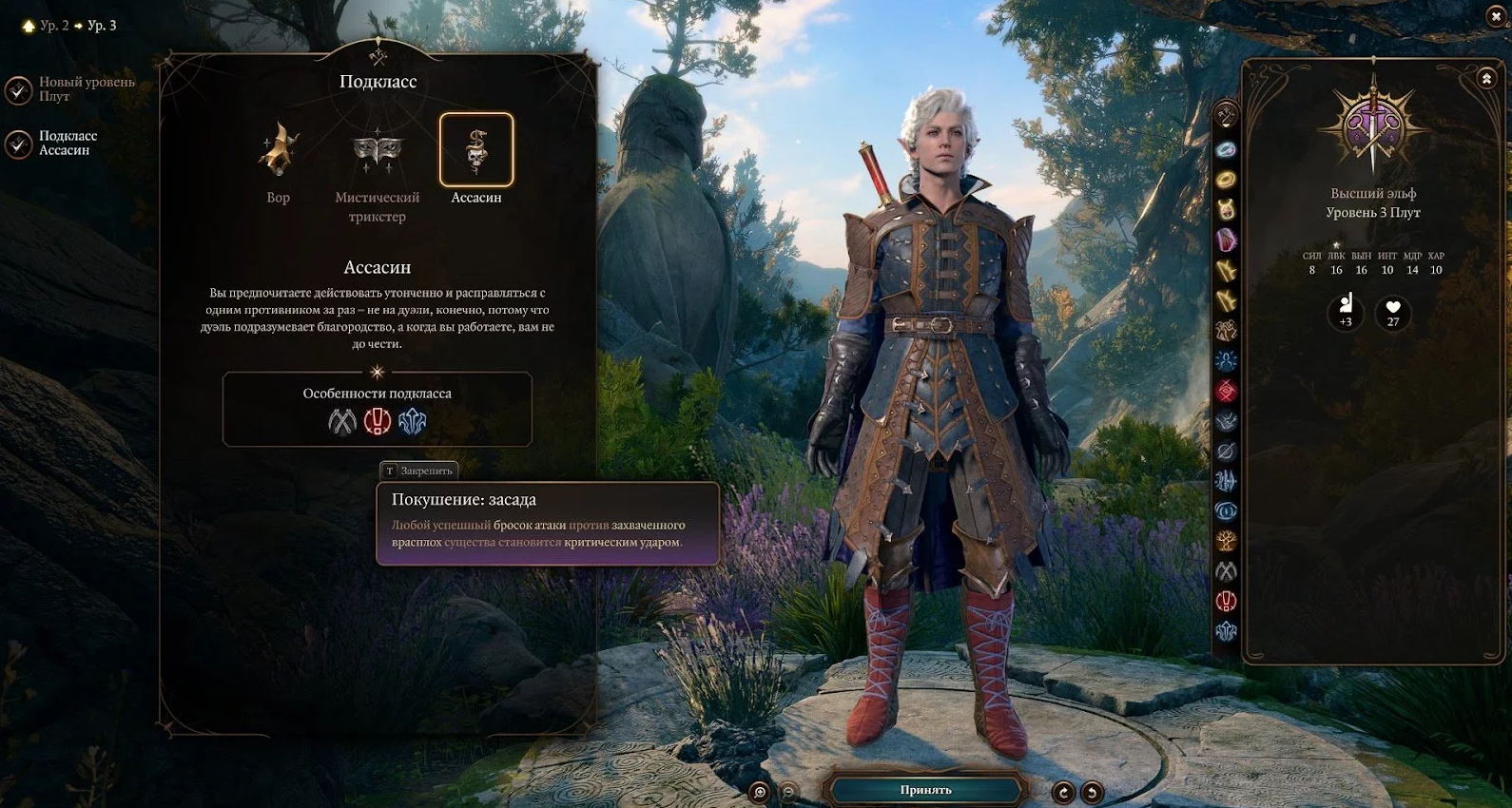Click the golden ring icon in the sidebar
This screenshot has width=1512, height=808.
1226,179
